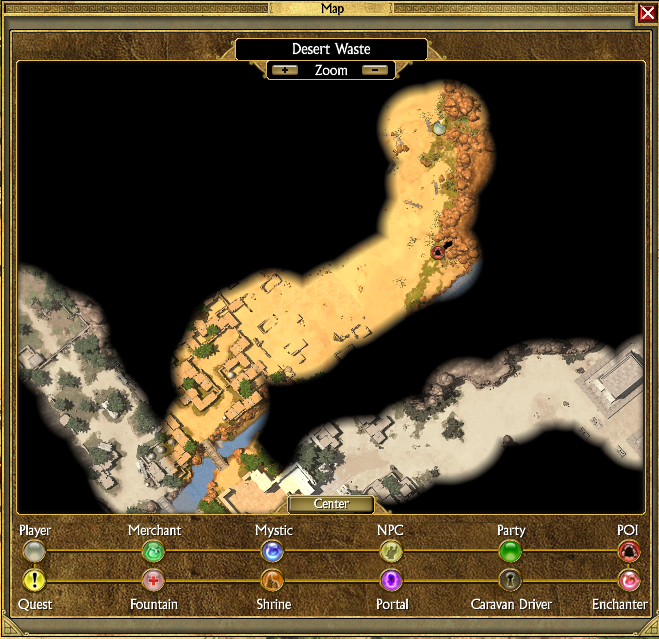Toggle the Portal legend marker
This screenshot has height=639, width=659.
pyautogui.click(x=390, y=580)
